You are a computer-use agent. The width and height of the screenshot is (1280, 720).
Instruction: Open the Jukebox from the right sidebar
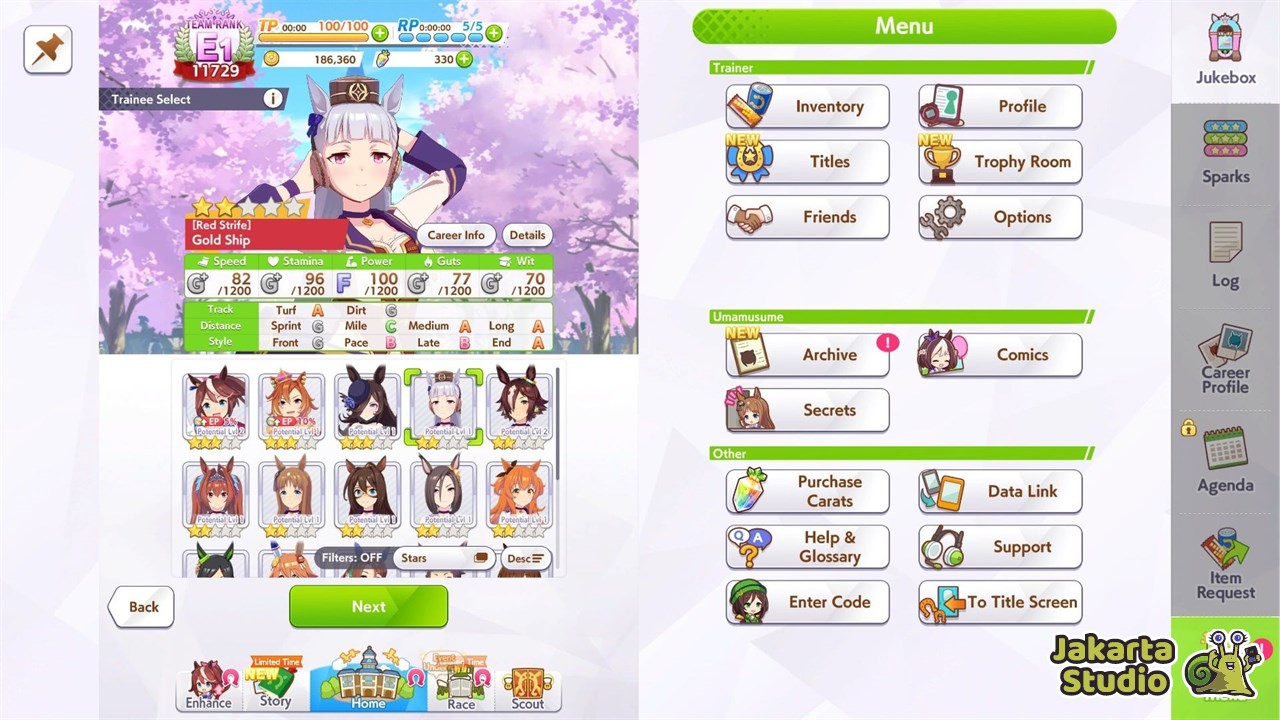1224,50
